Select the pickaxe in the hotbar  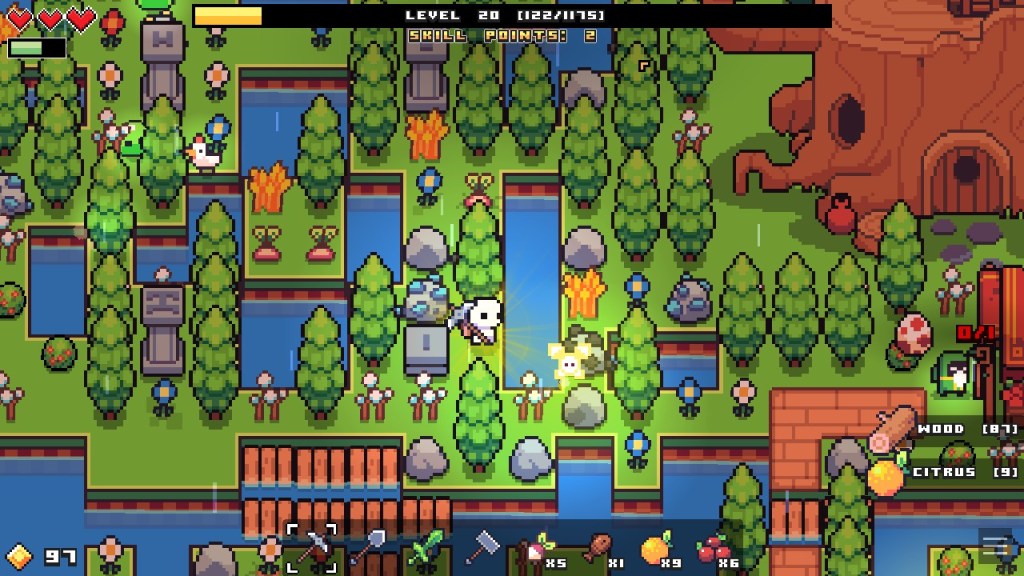pos(312,548)
